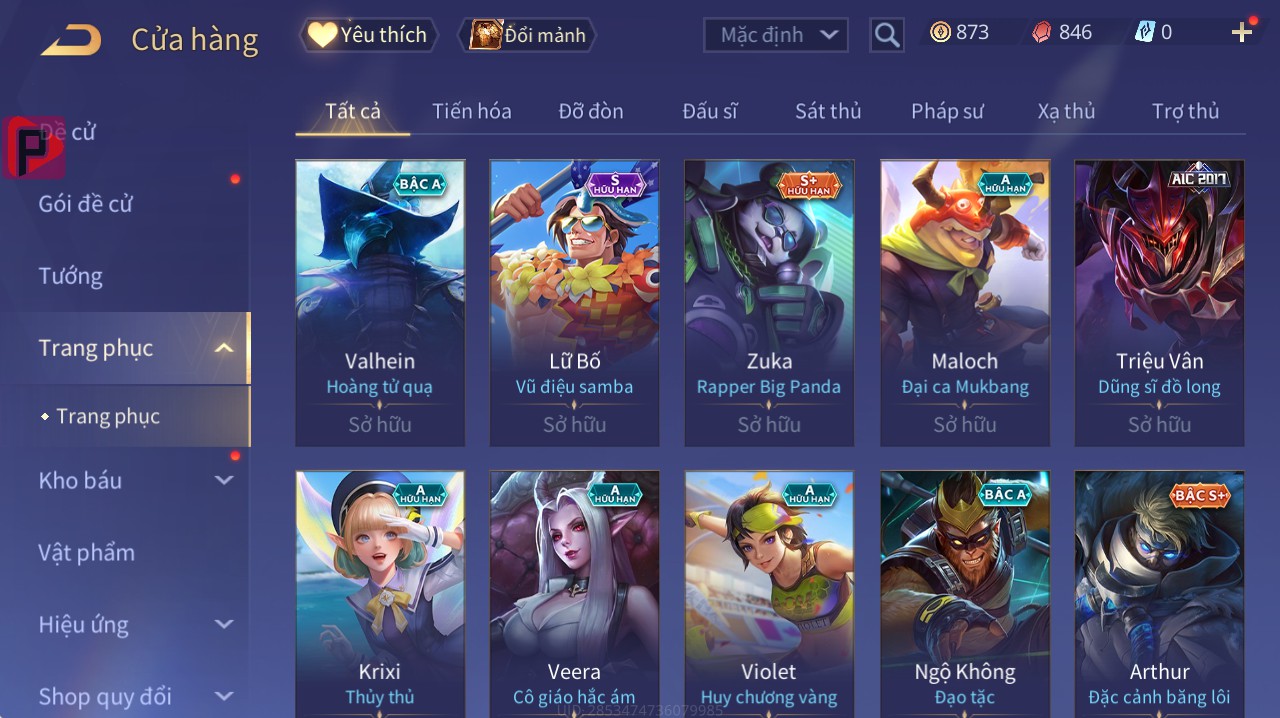Open the Đổi mảnh fragment exchange

pos(527,35)
